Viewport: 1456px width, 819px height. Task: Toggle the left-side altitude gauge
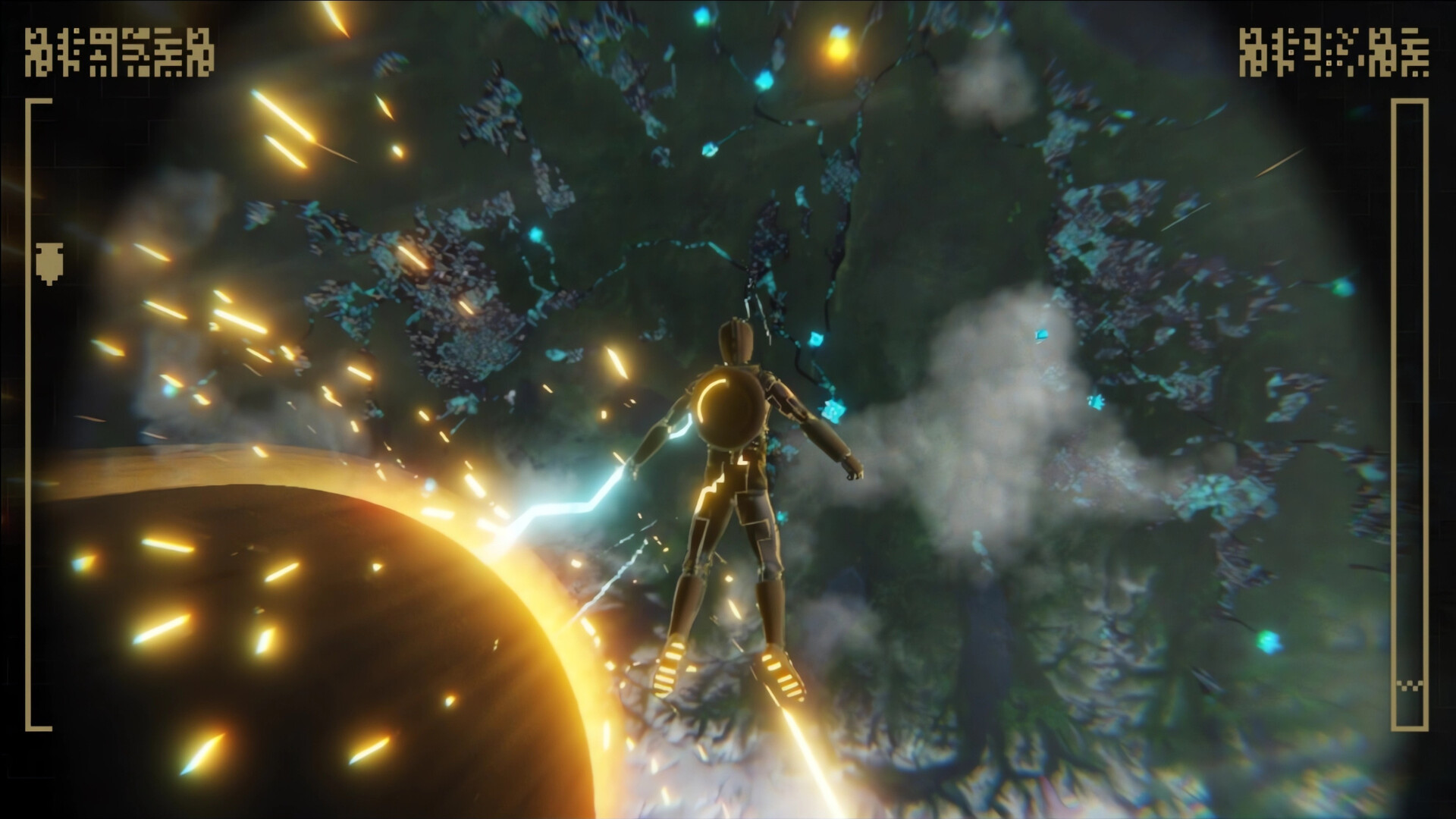coord(32,417)
